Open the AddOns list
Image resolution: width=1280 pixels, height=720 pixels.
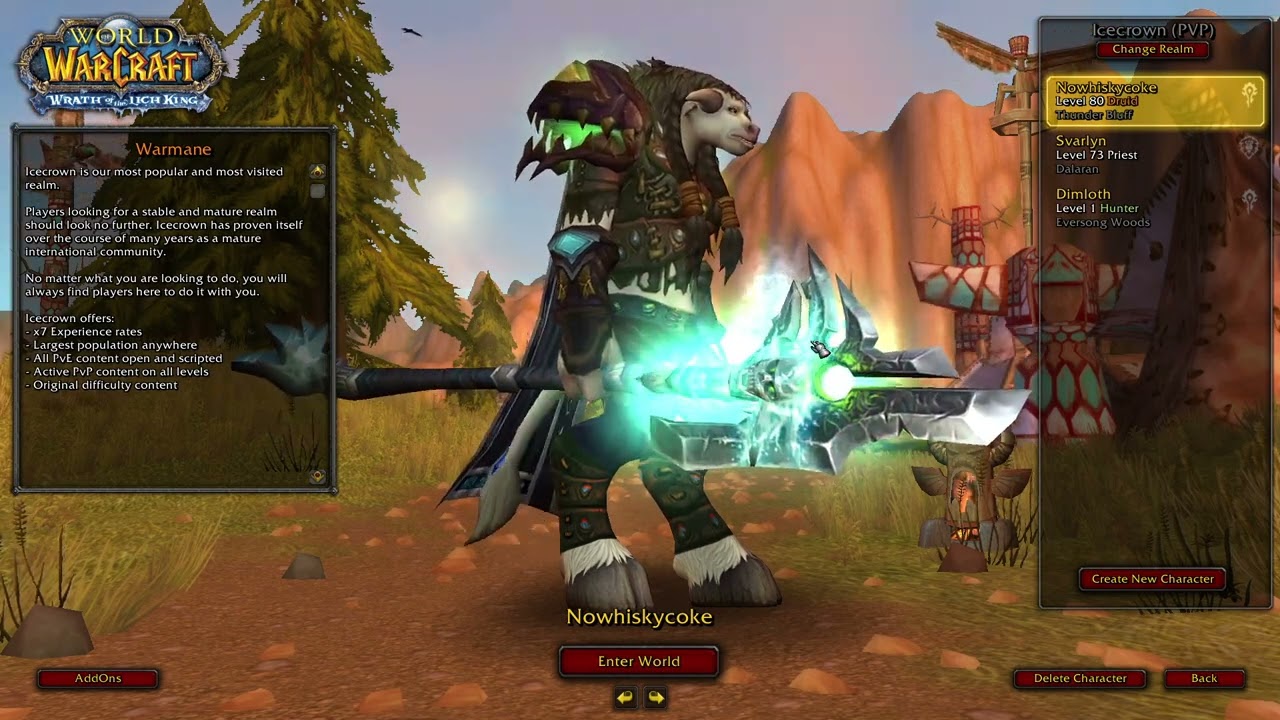tap(98, 678)
